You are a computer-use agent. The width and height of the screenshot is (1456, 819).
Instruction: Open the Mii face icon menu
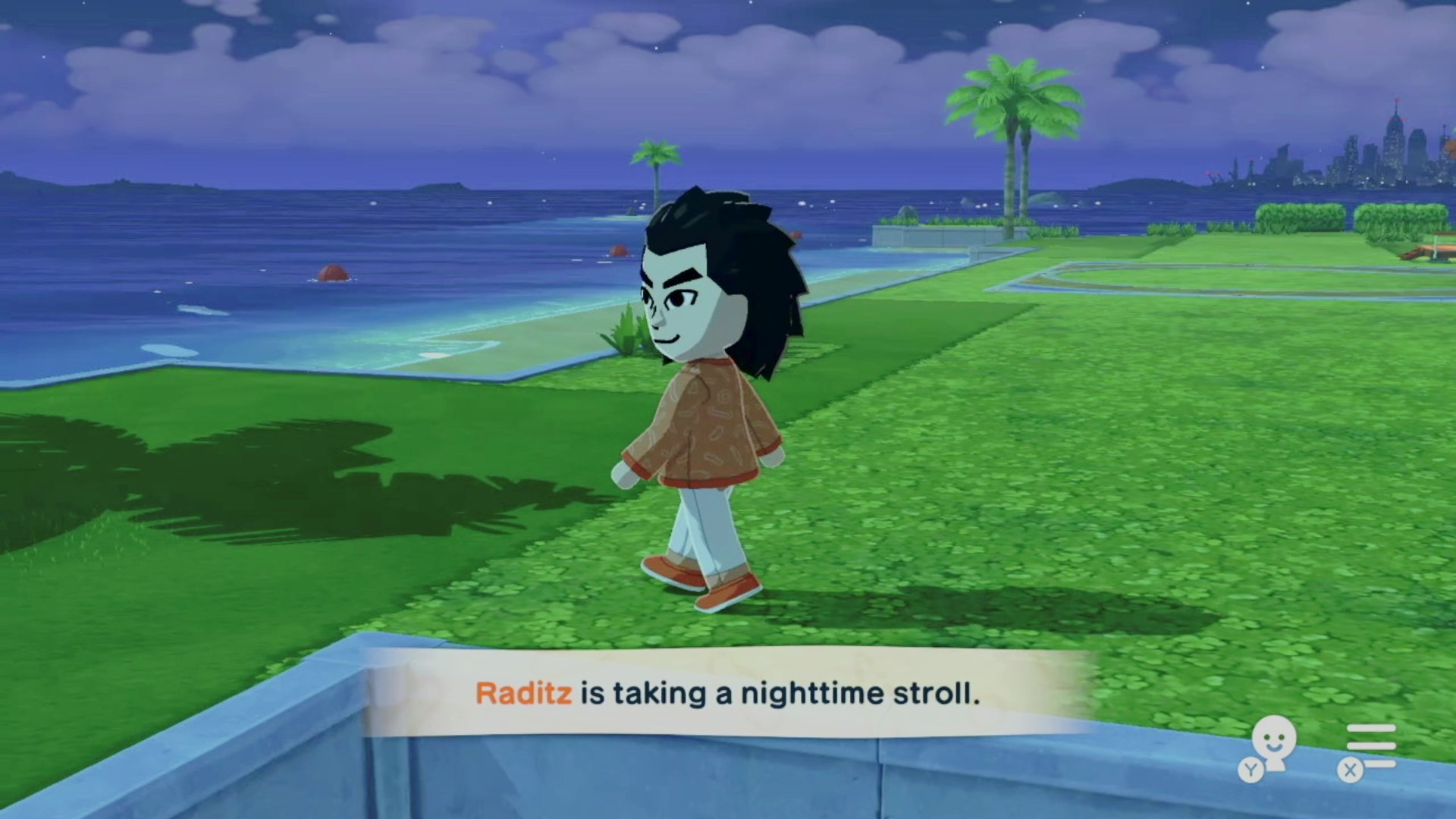pos(1273,742)
